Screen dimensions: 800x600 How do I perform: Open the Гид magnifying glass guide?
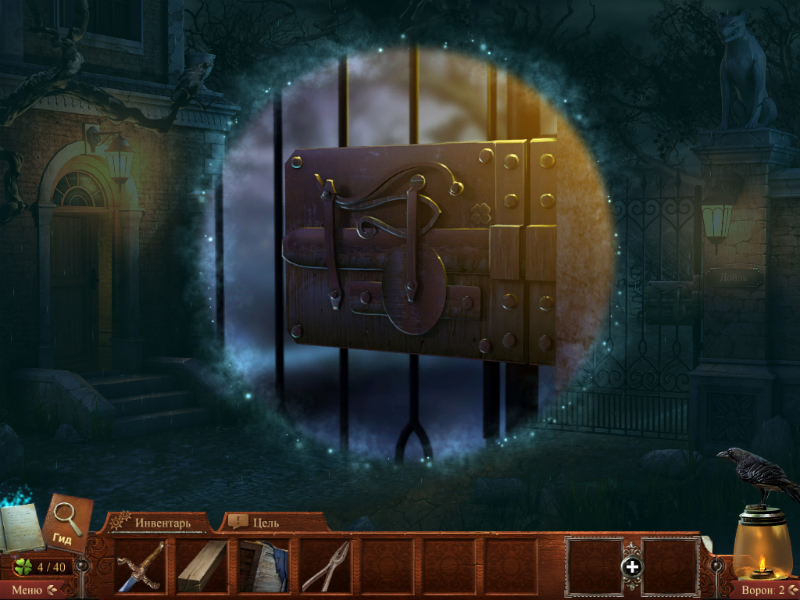pyautogui.click(x=67, y=522)
